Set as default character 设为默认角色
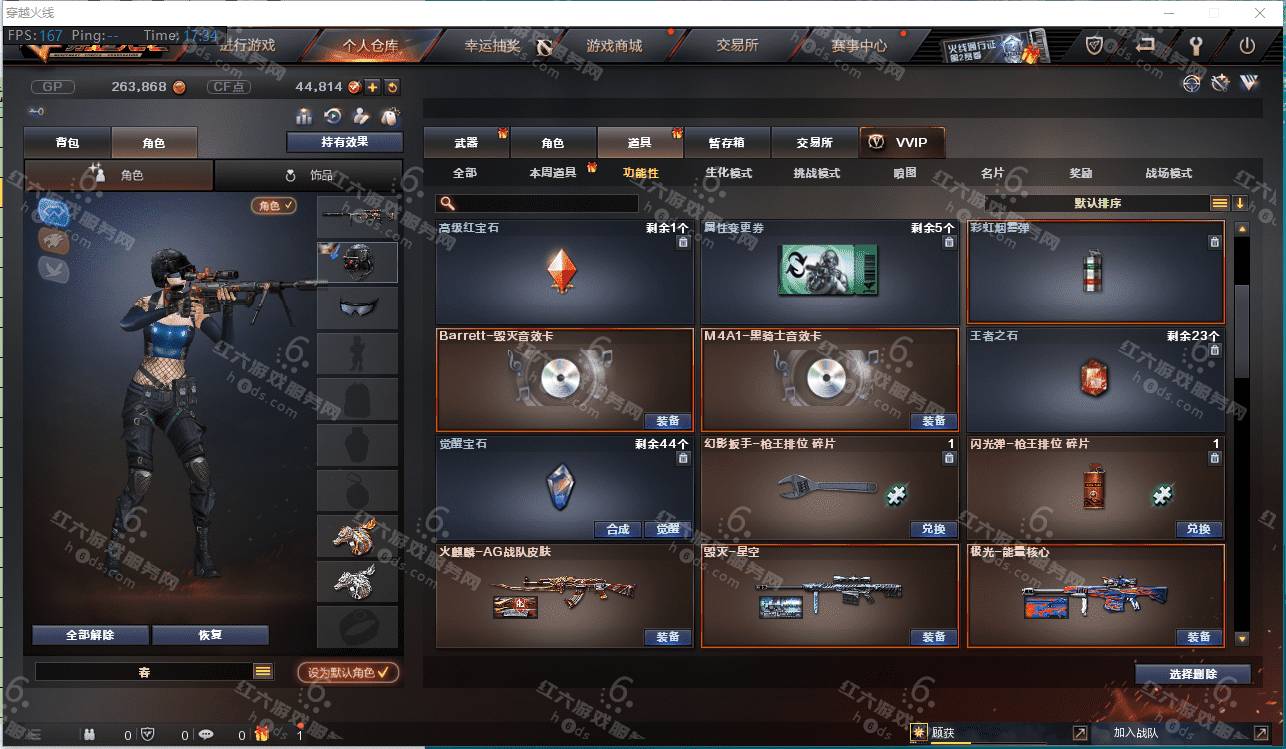The image size is (1286, 749). click(x=347, y=673)
